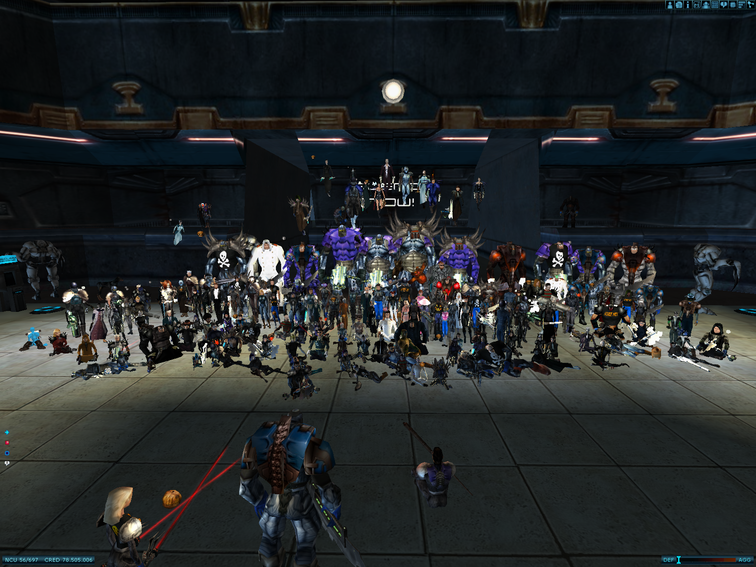Click the red square icon on left edge
The image size is (756, 567).
[7, 443]
